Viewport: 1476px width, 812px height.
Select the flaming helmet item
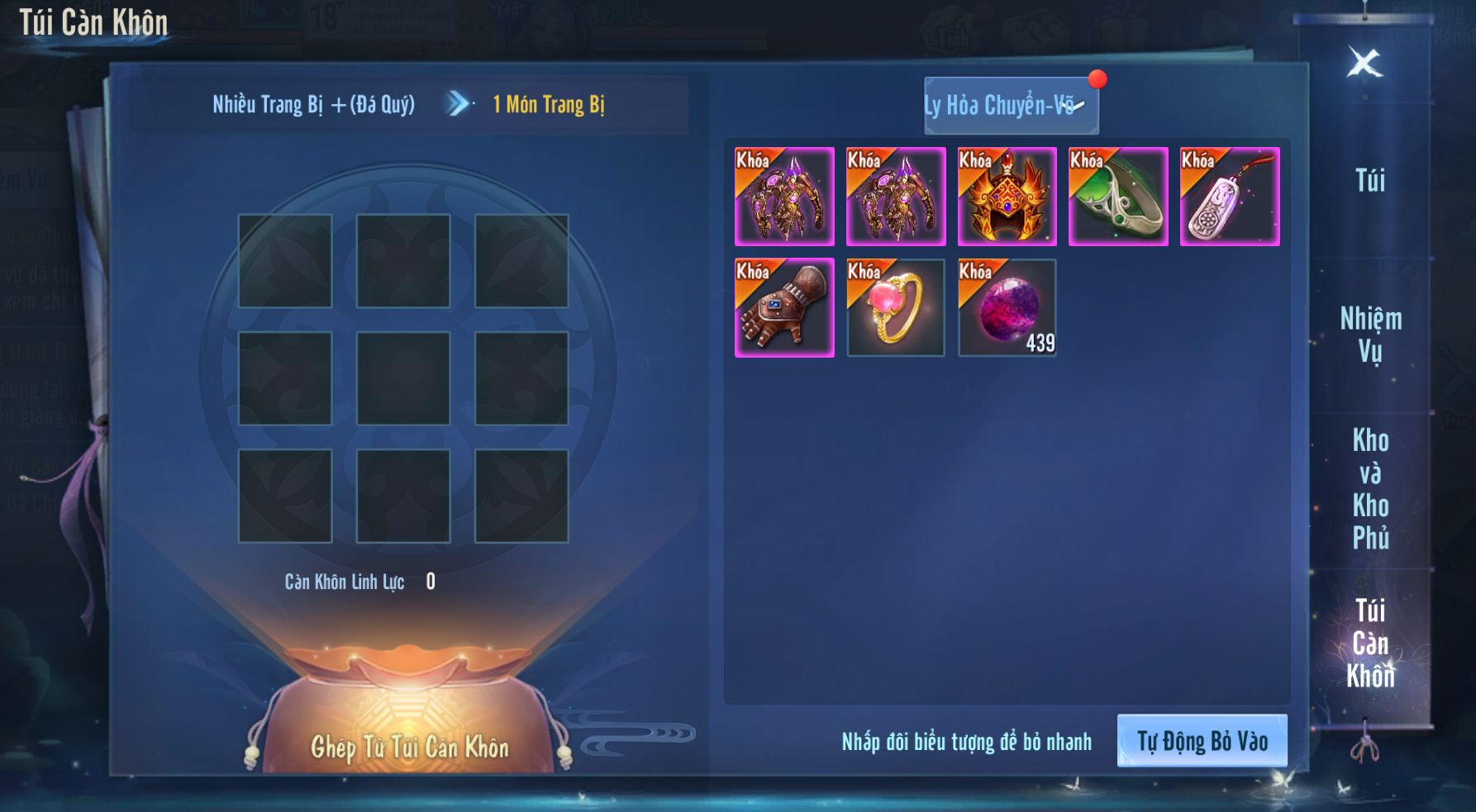(x=1007, y=197)
